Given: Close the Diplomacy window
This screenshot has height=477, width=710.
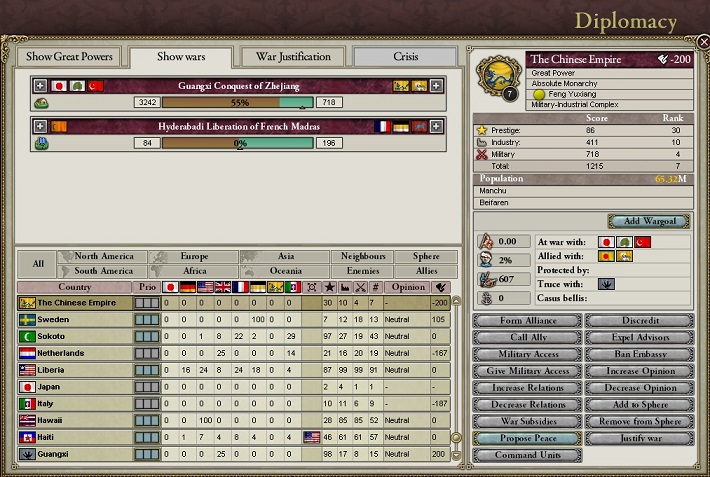Looking at the screenshot, I should (702, 42).
